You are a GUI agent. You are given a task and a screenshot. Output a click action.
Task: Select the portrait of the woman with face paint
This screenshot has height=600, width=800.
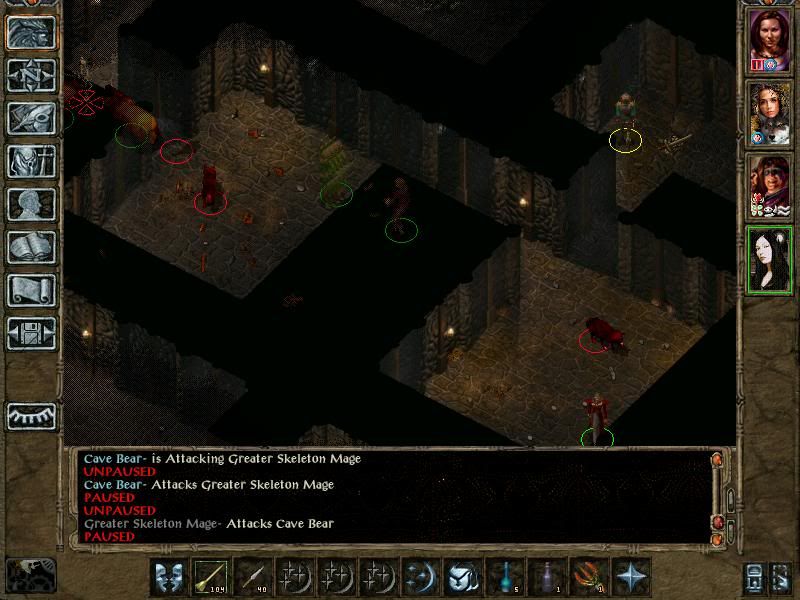click(x=770, y=186)
